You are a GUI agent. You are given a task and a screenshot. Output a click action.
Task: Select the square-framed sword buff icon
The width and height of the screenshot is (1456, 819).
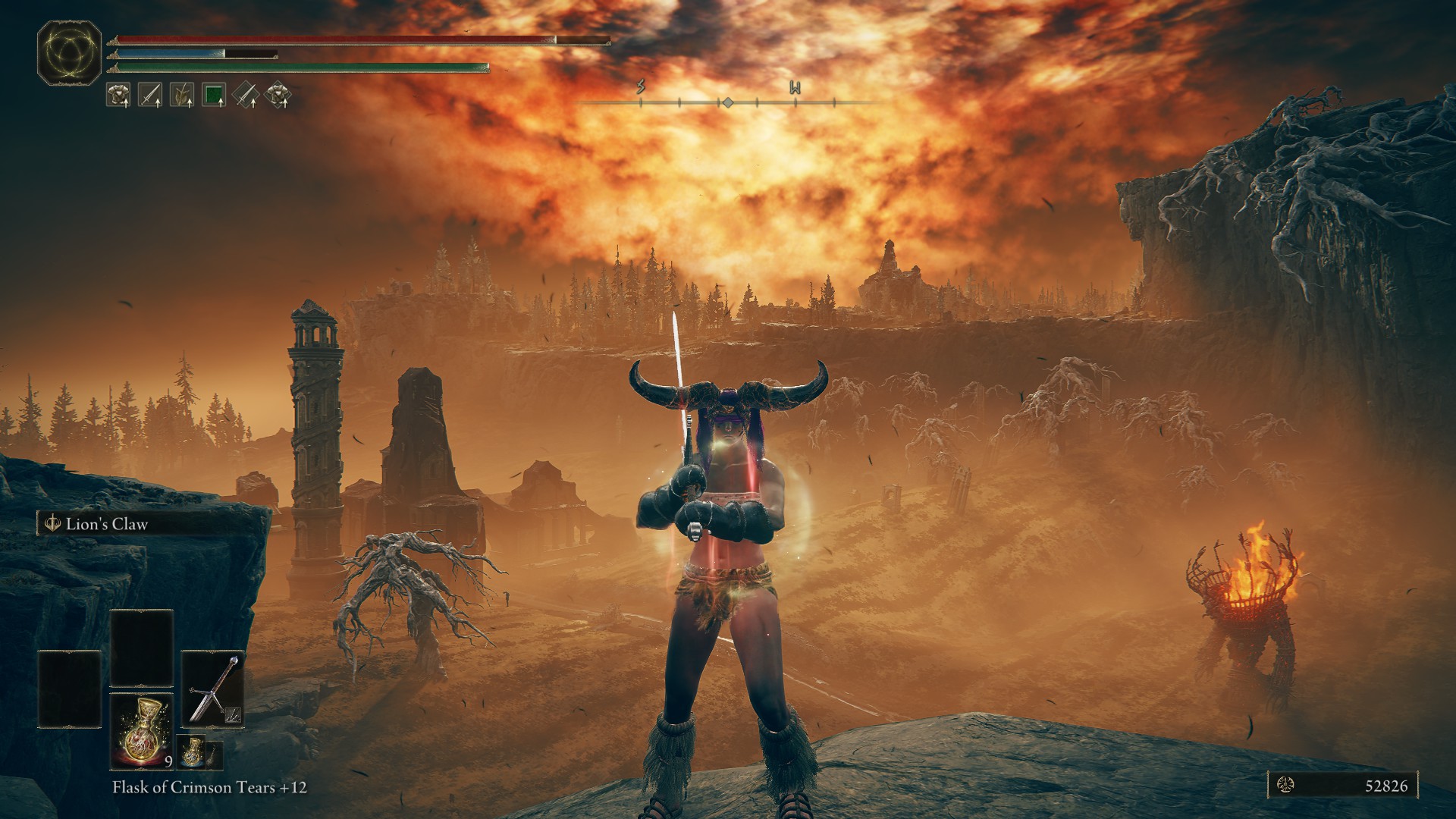(150, 95)
